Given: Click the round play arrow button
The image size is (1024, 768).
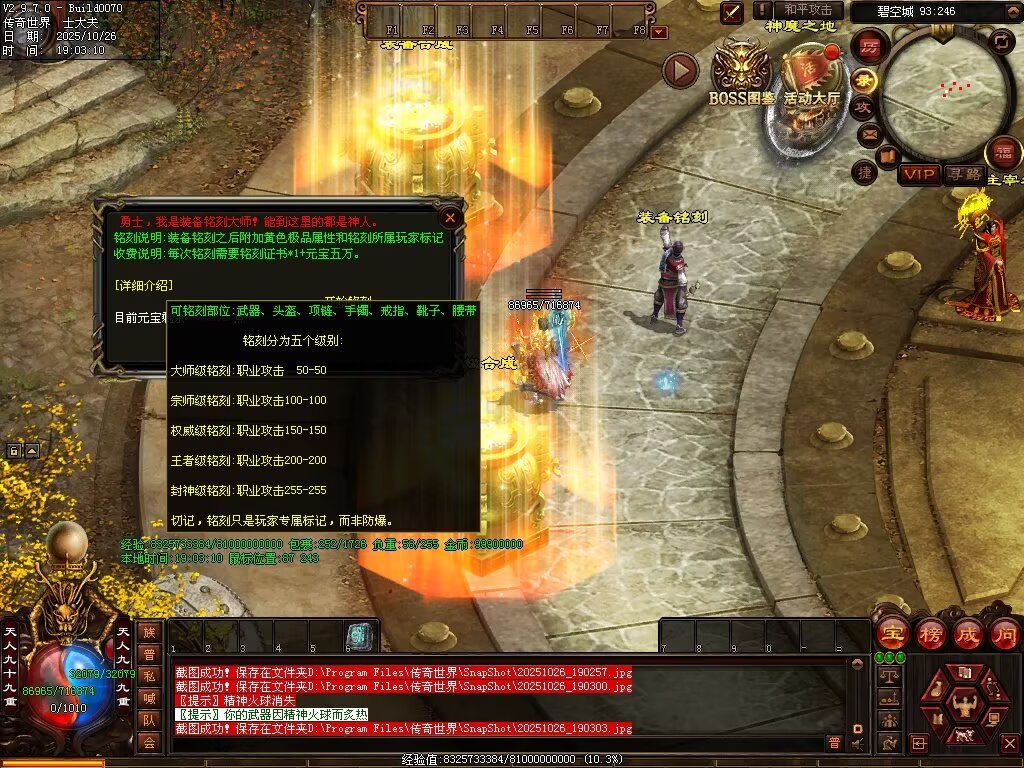Looking at the screenshot, I should point(680,70).
